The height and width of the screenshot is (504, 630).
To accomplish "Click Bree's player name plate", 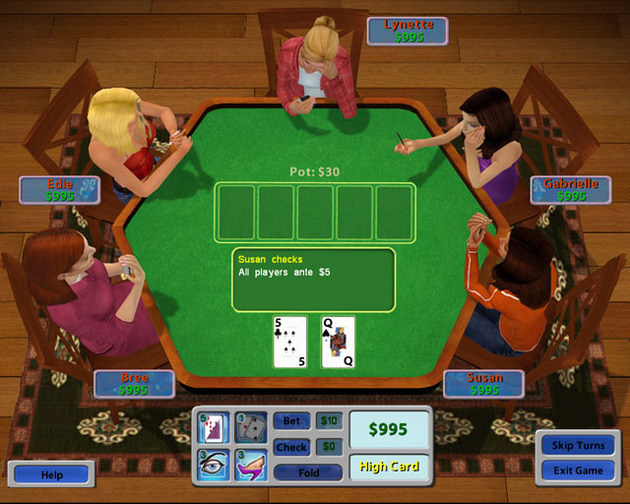I will click(134, 384).
